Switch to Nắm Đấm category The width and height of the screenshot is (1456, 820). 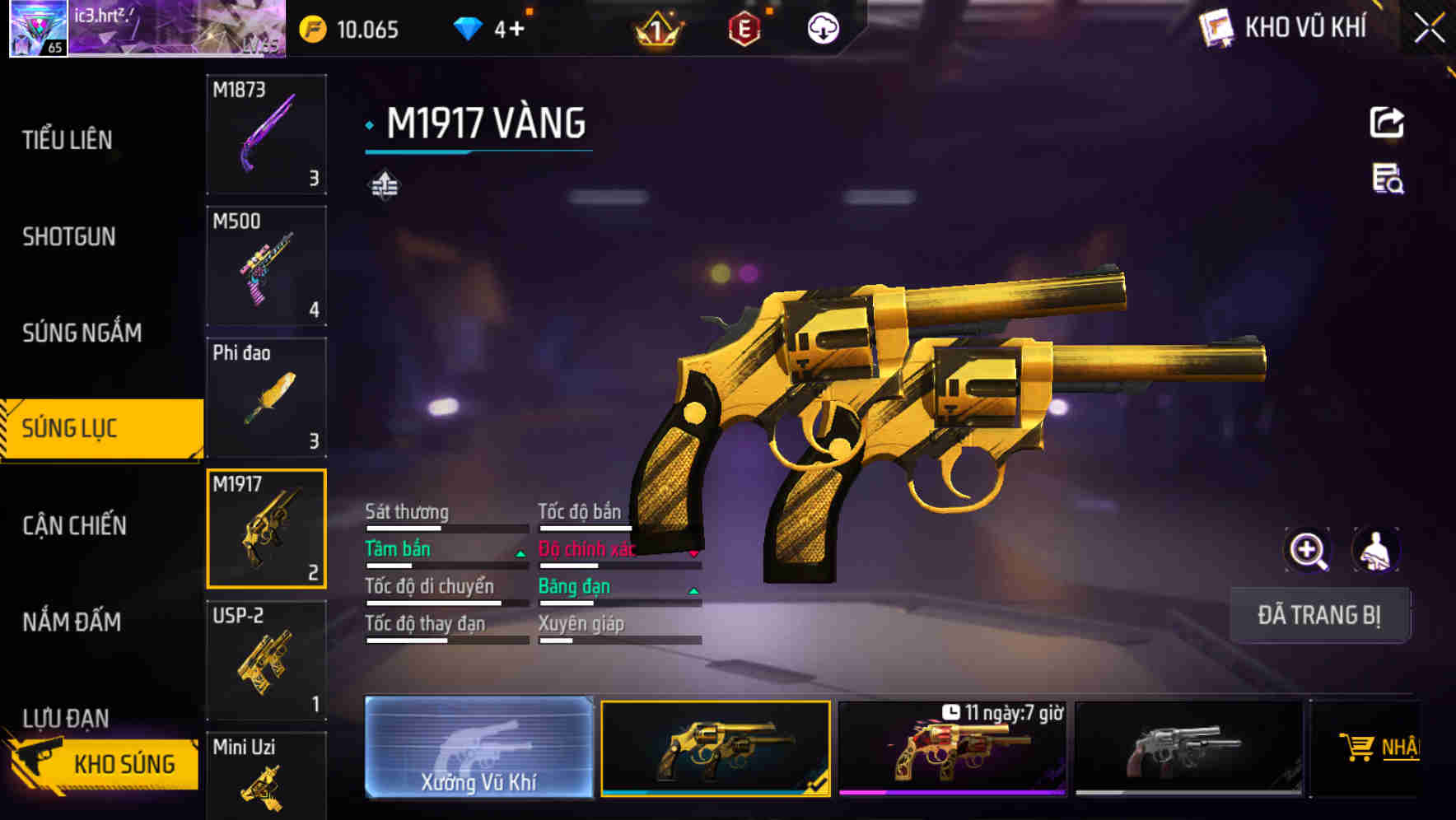pos(72,622)
